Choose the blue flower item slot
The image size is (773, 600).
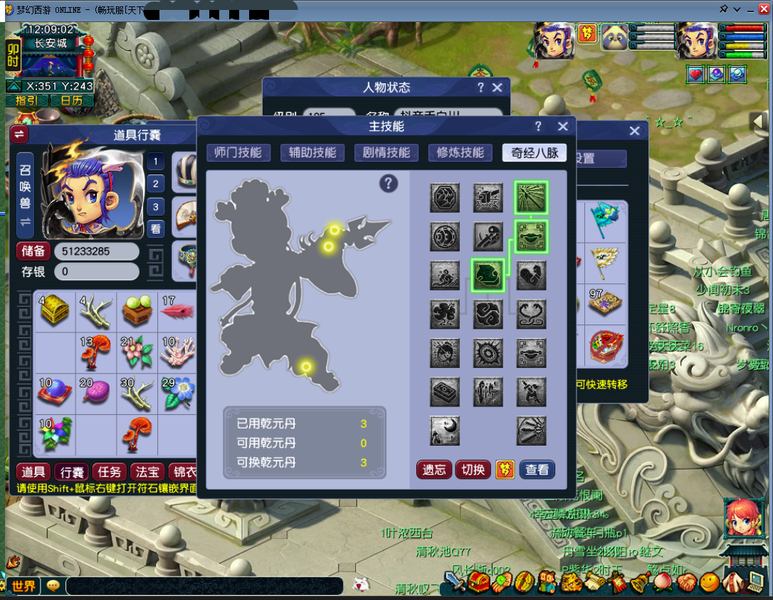177,392
